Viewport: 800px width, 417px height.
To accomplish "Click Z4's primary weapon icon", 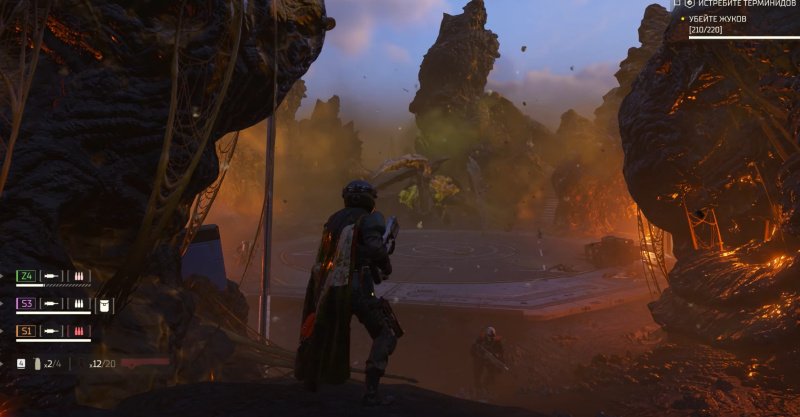I will [51, 276].
